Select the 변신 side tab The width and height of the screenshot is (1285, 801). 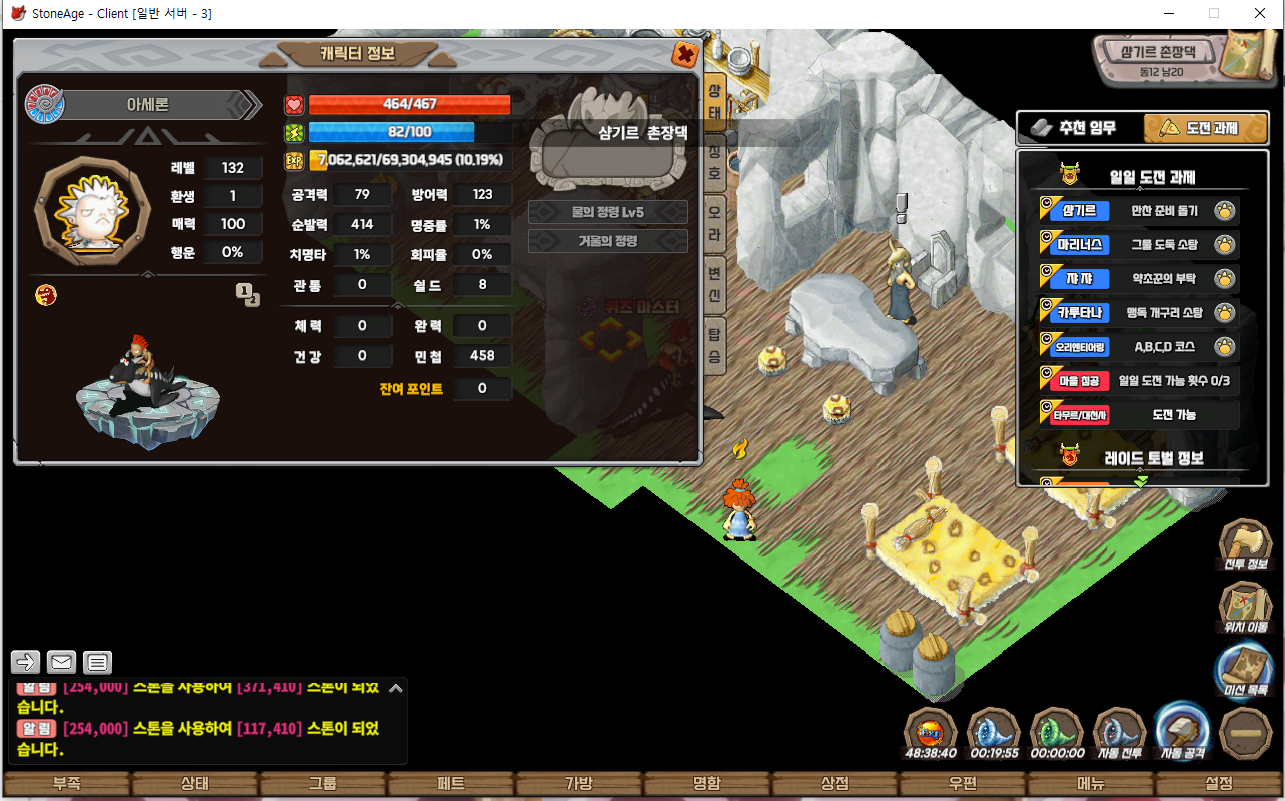pyautogui.click(x=715, y=283)
